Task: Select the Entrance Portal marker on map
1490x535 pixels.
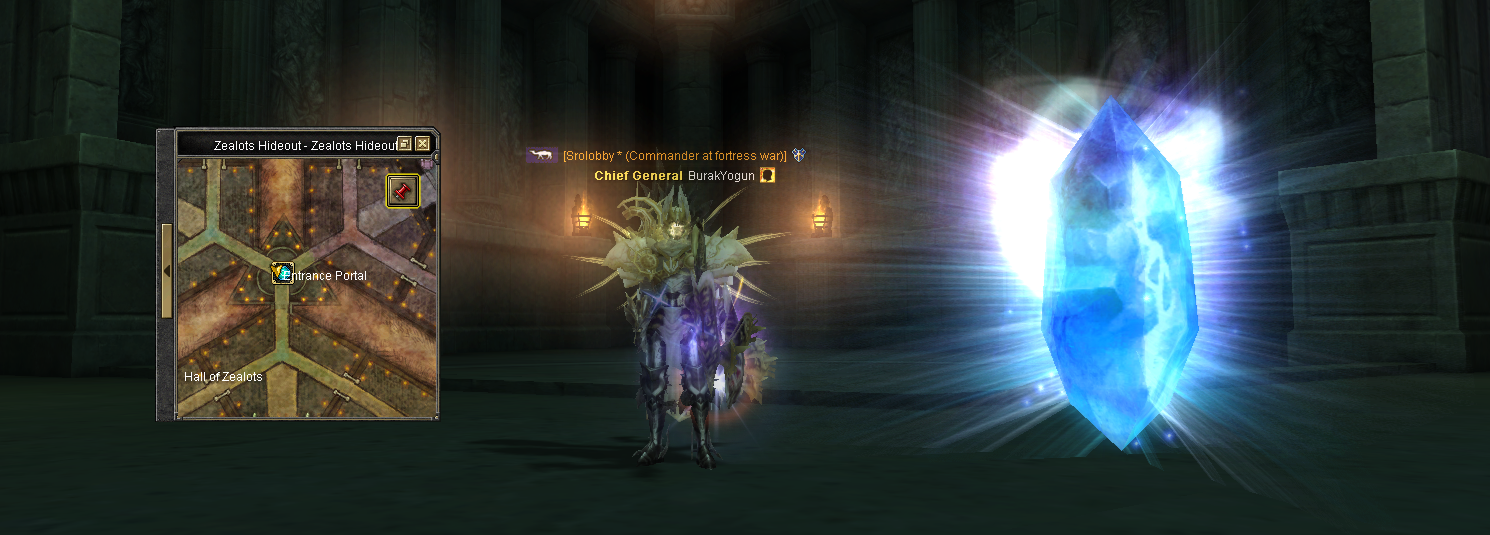Action: [282, 273]
